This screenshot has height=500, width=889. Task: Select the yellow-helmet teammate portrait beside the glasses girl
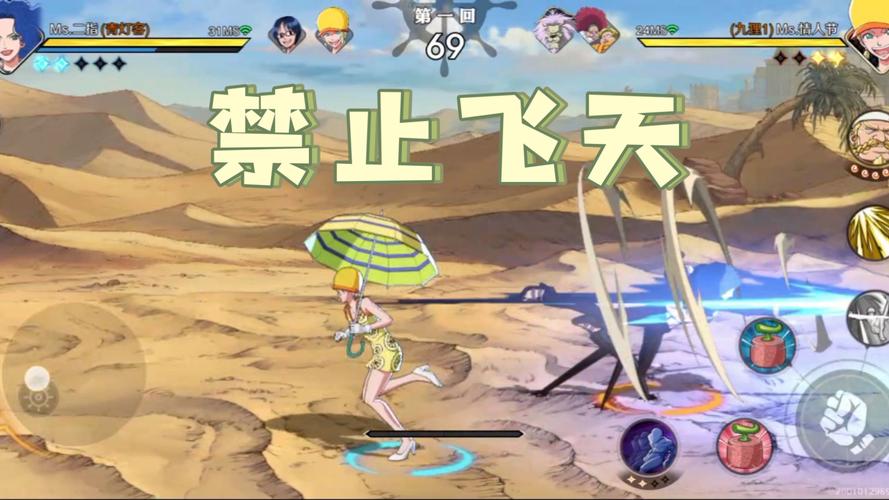[x=333, y=30]
